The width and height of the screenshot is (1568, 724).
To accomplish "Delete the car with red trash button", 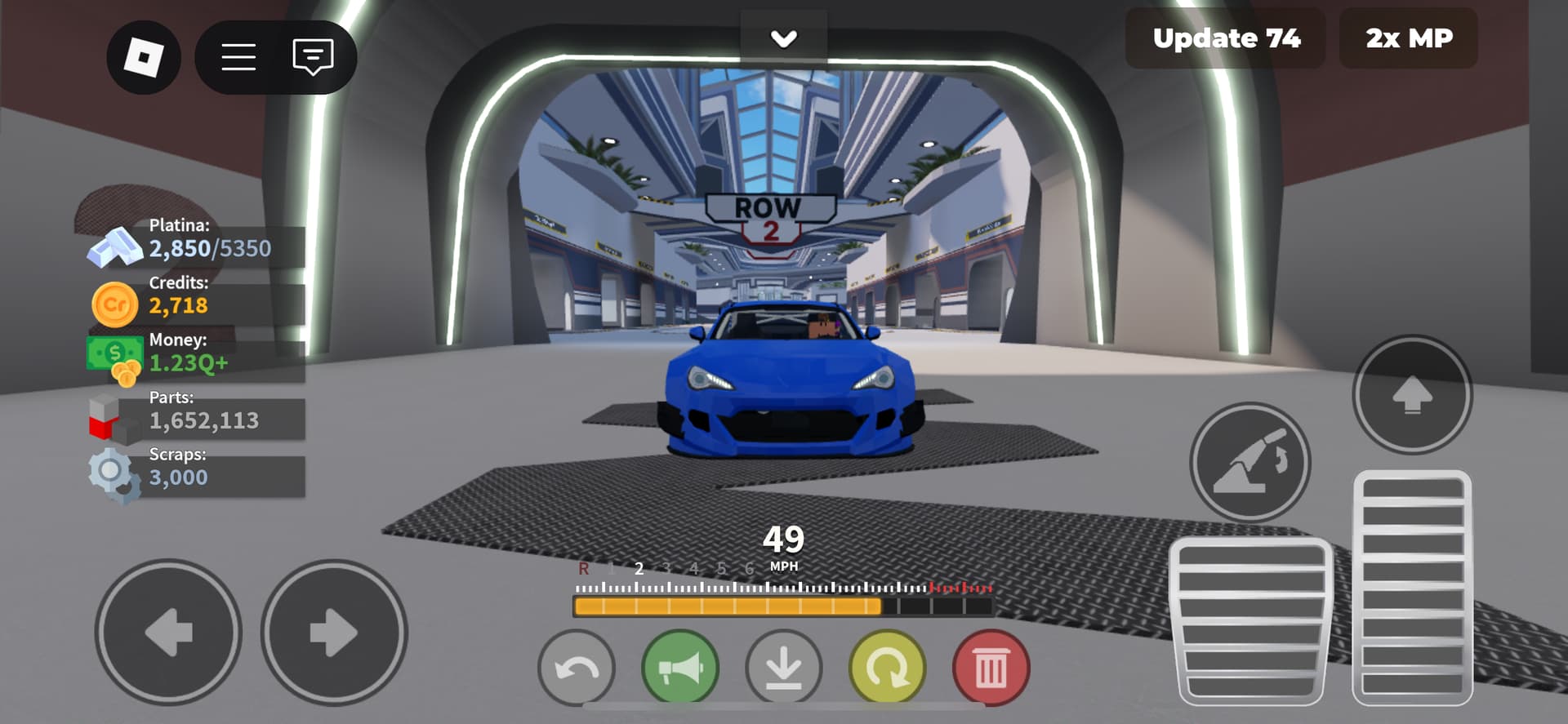I will (x=991, y=668).
